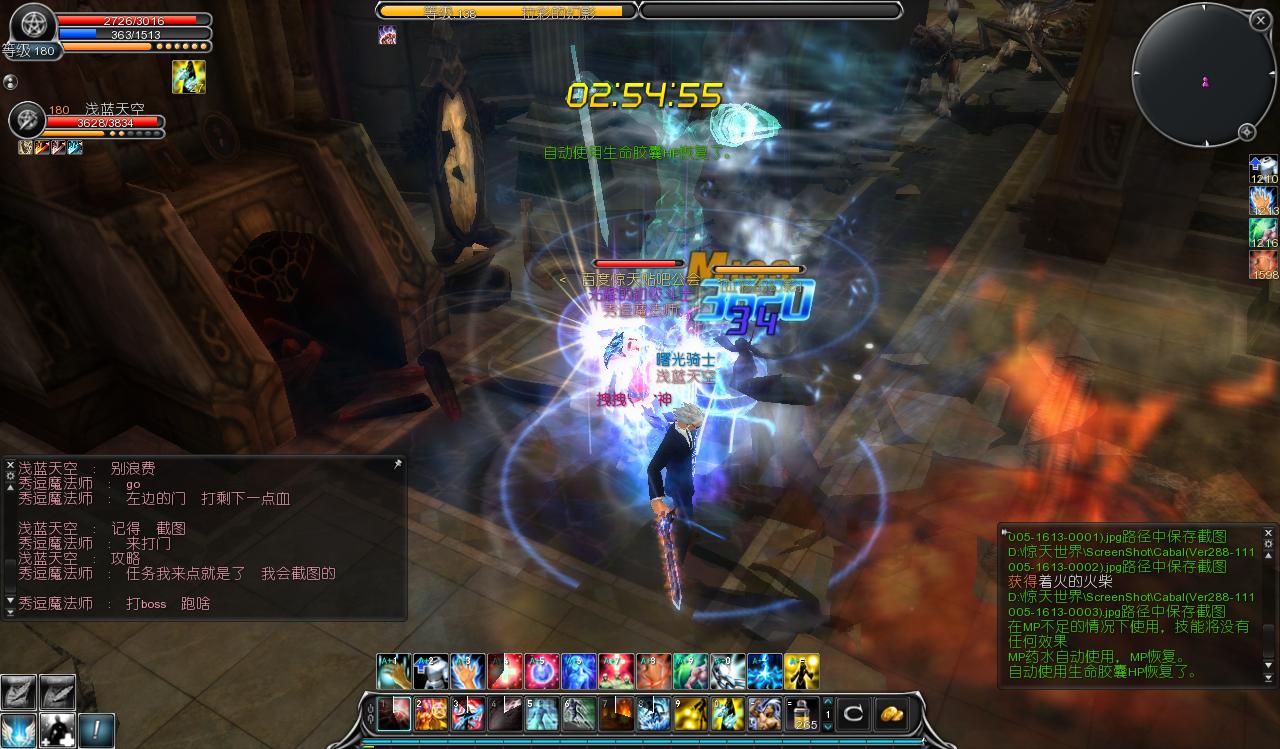Switch hotbar page with the down arrow

827,727
